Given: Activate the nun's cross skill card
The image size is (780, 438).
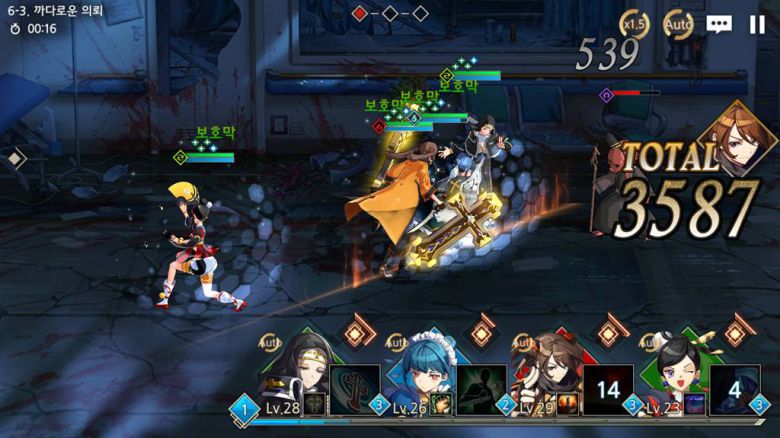Looking at the screenshot, I should coord(354,389).
